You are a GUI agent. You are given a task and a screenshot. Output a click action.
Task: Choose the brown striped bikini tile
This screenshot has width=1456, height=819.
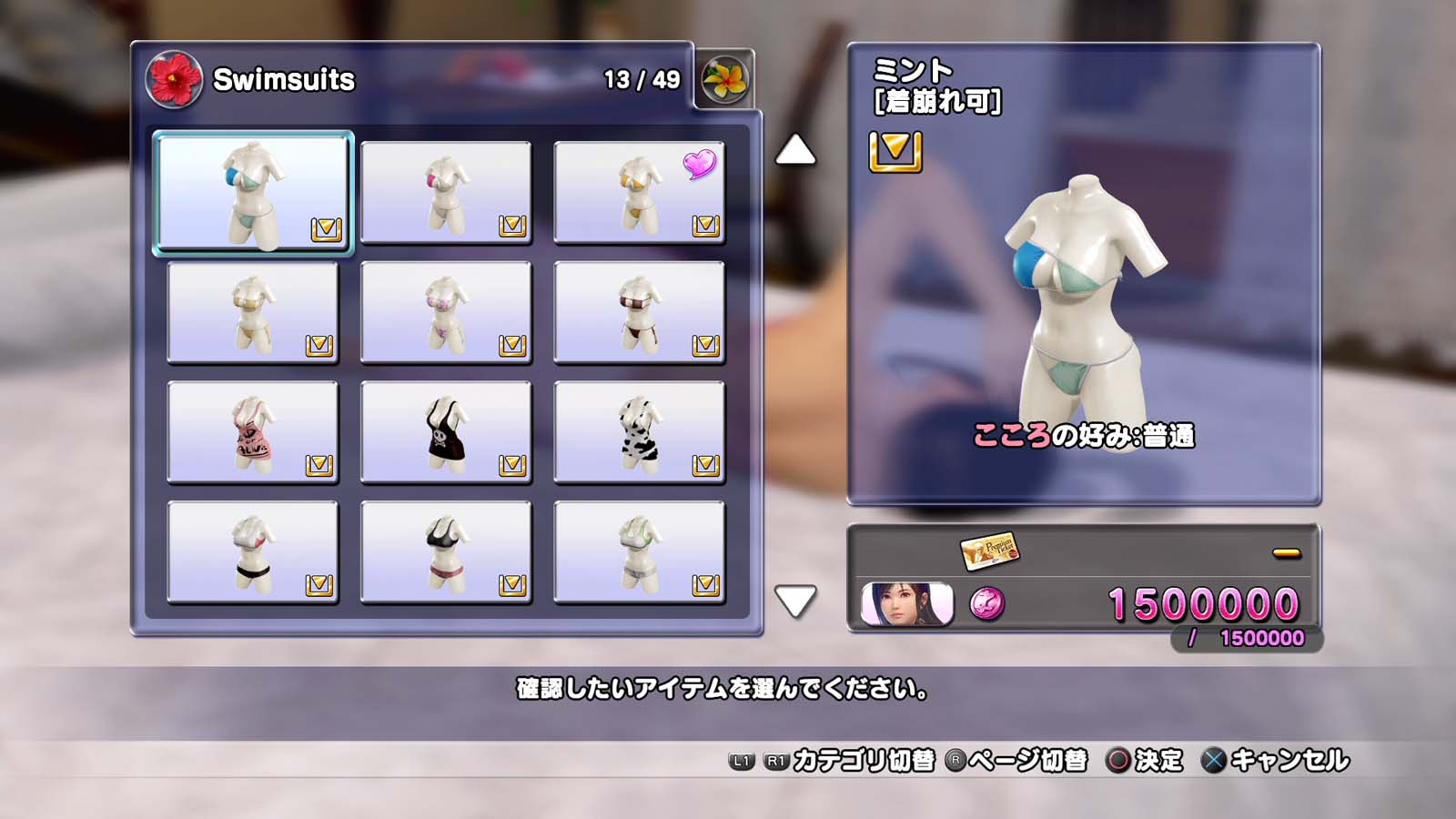639,312
